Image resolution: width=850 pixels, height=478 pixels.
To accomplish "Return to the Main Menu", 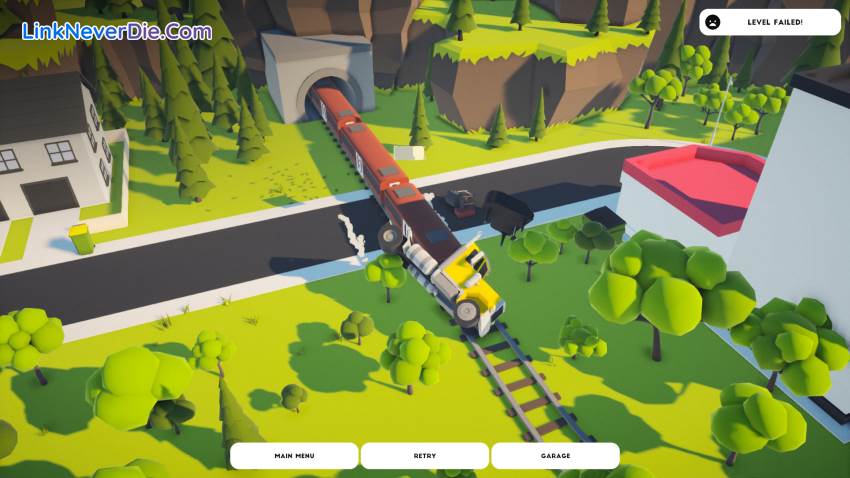I will coord(294,456).
